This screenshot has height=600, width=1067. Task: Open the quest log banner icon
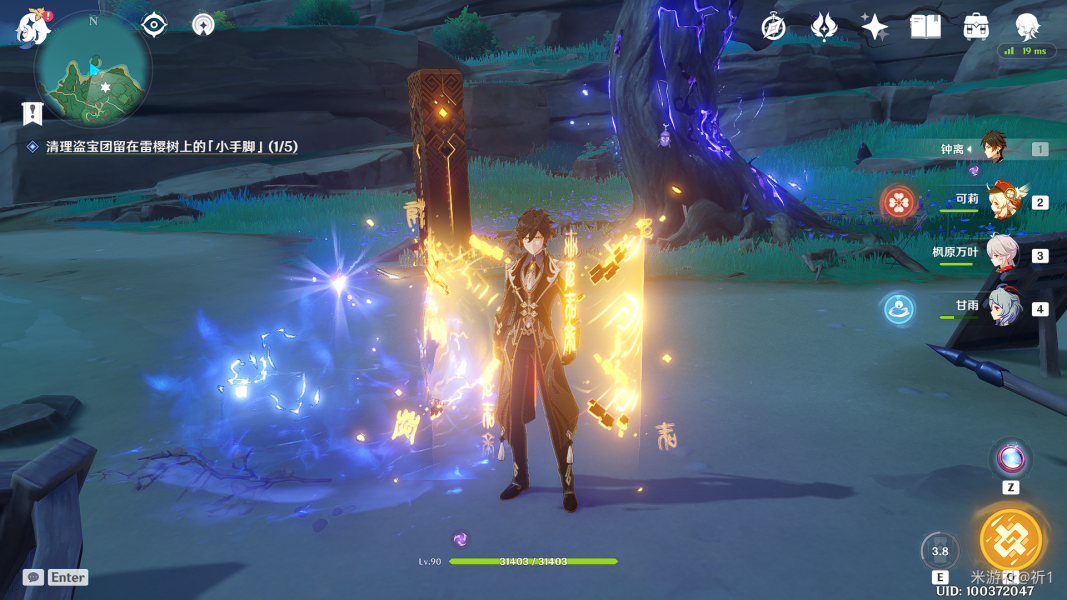[x=33, y=113]
